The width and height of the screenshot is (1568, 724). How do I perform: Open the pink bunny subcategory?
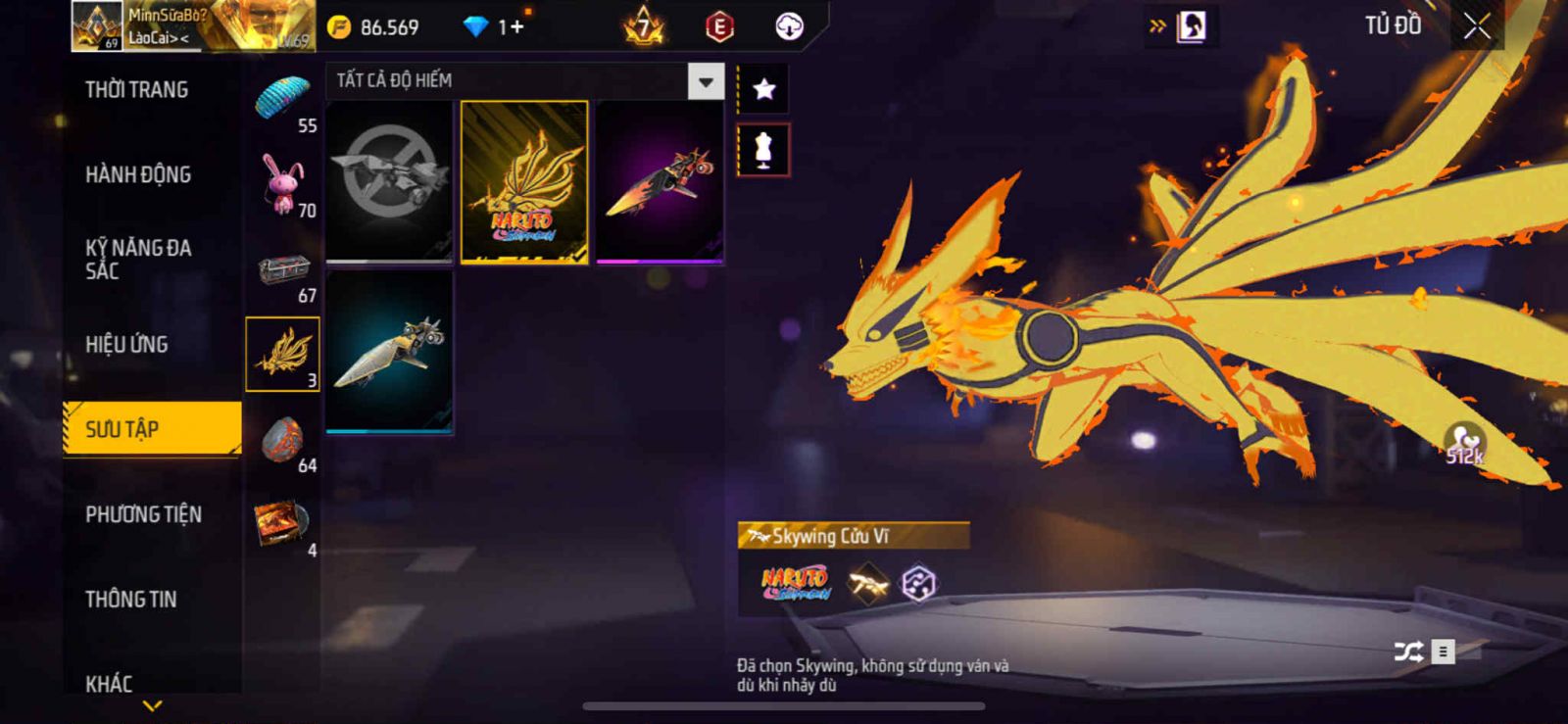(x=283, y=184)
